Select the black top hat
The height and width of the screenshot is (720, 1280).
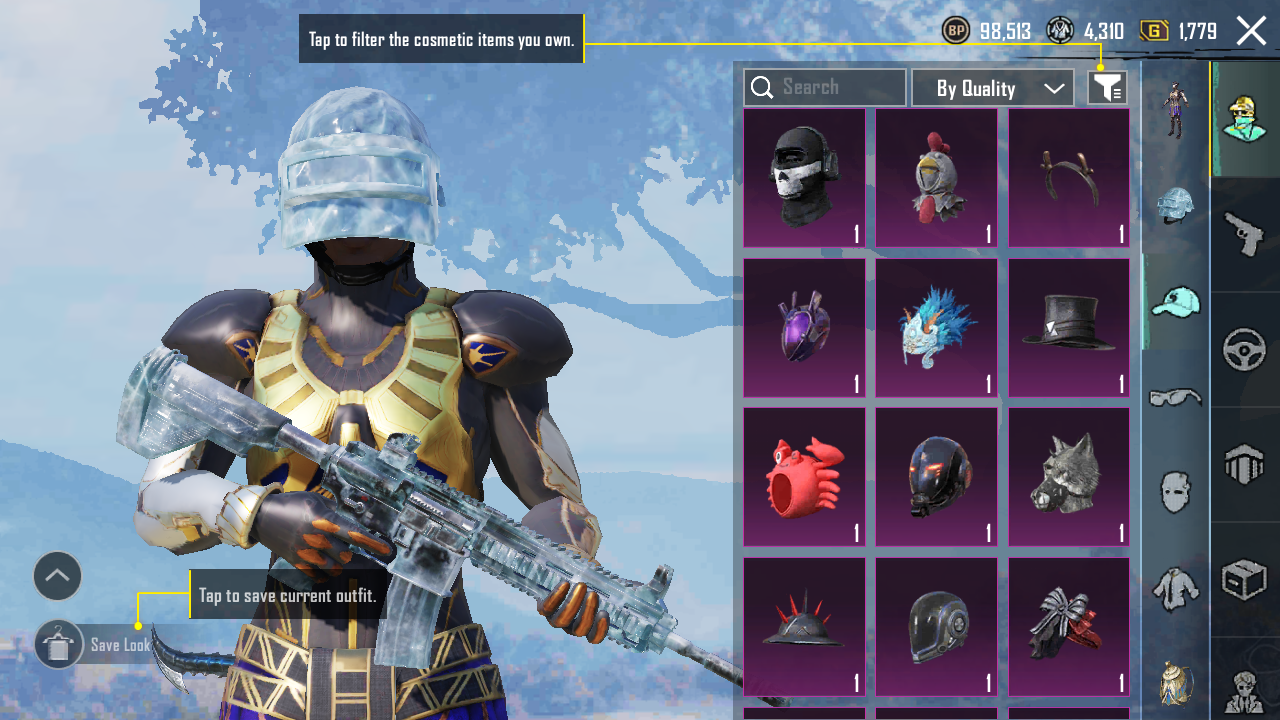coord(1069,328)
